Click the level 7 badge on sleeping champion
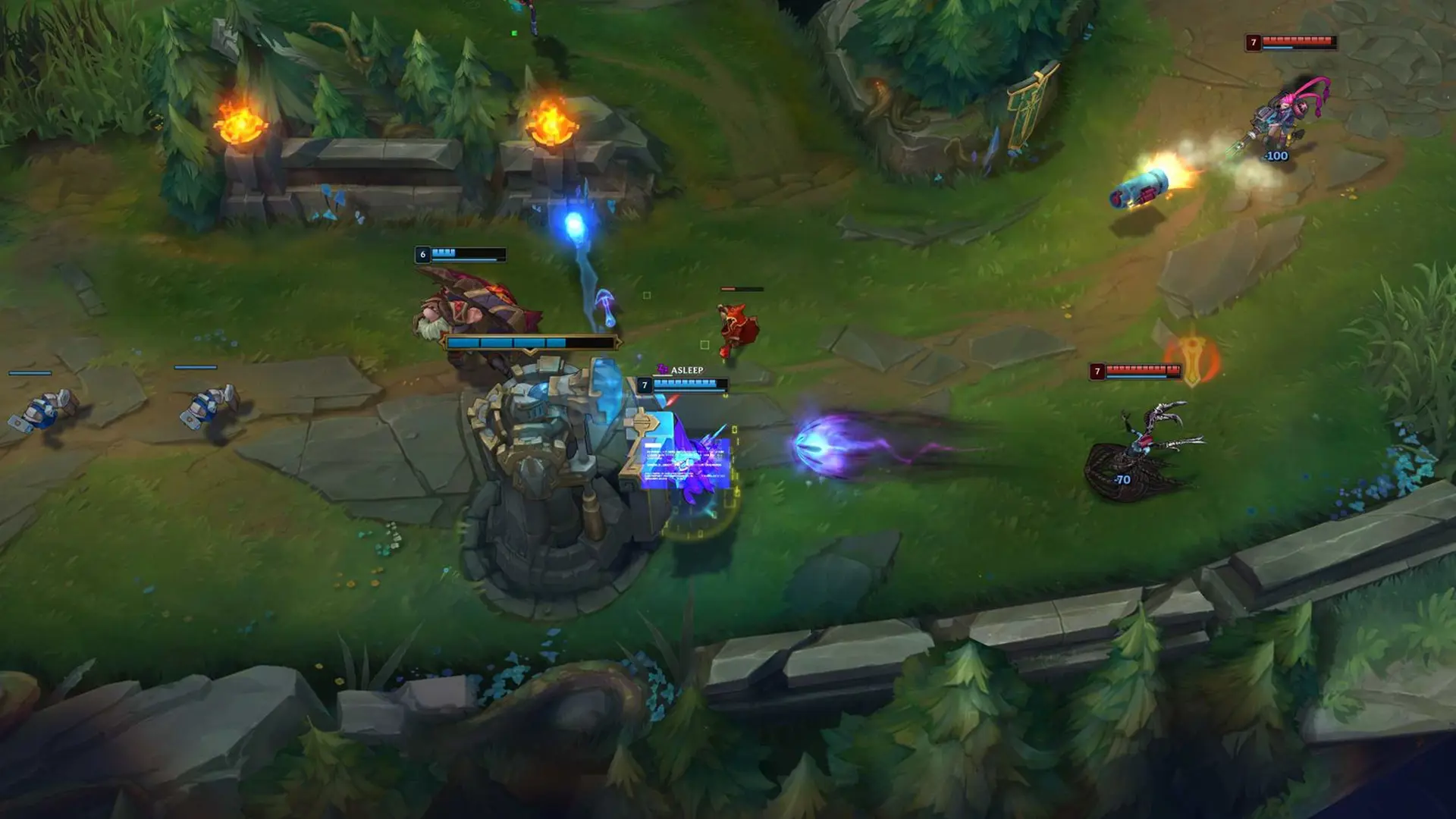 point(645,385)
